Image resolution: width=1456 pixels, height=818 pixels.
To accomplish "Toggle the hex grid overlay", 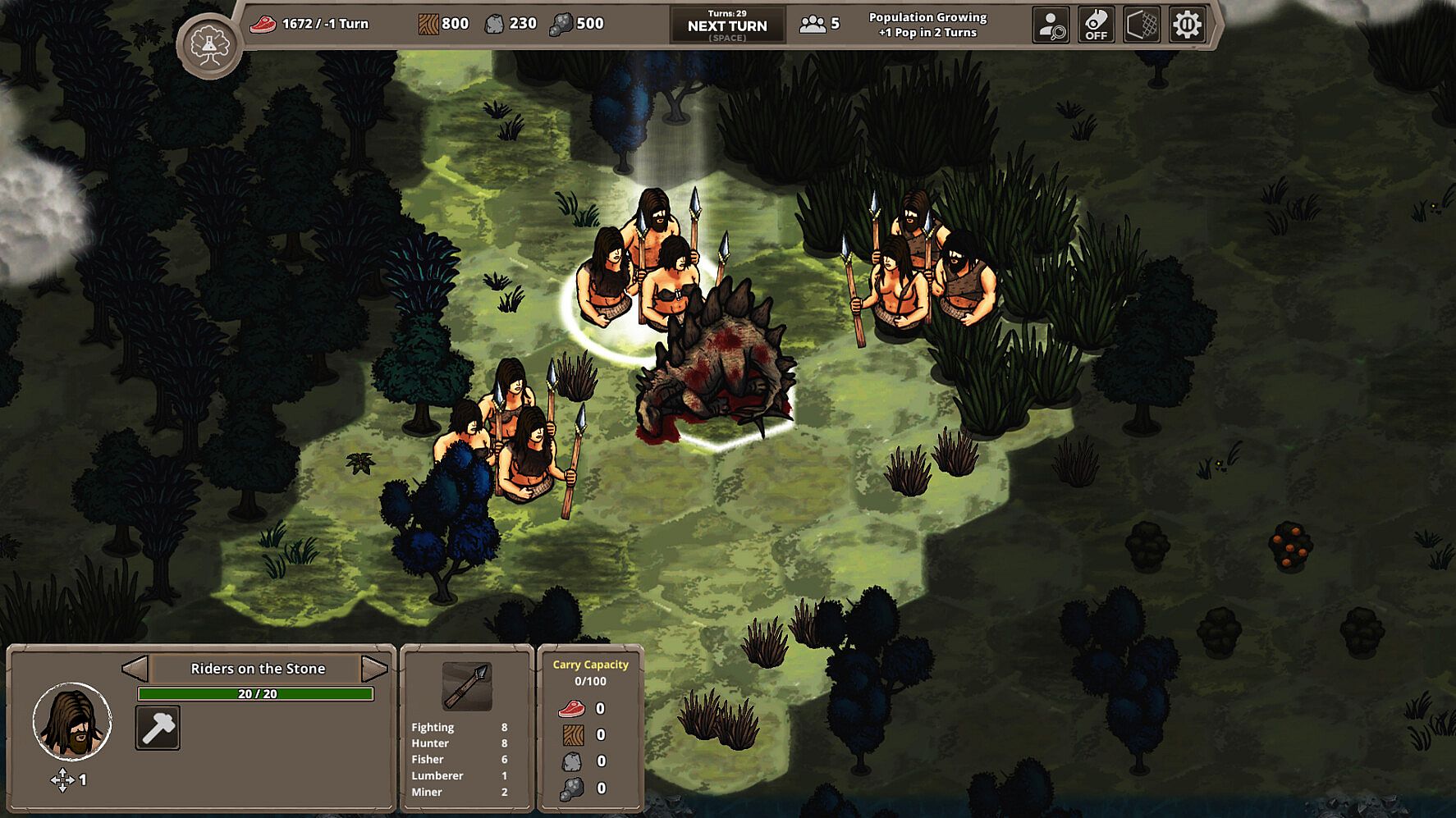I will (1142, 25).
